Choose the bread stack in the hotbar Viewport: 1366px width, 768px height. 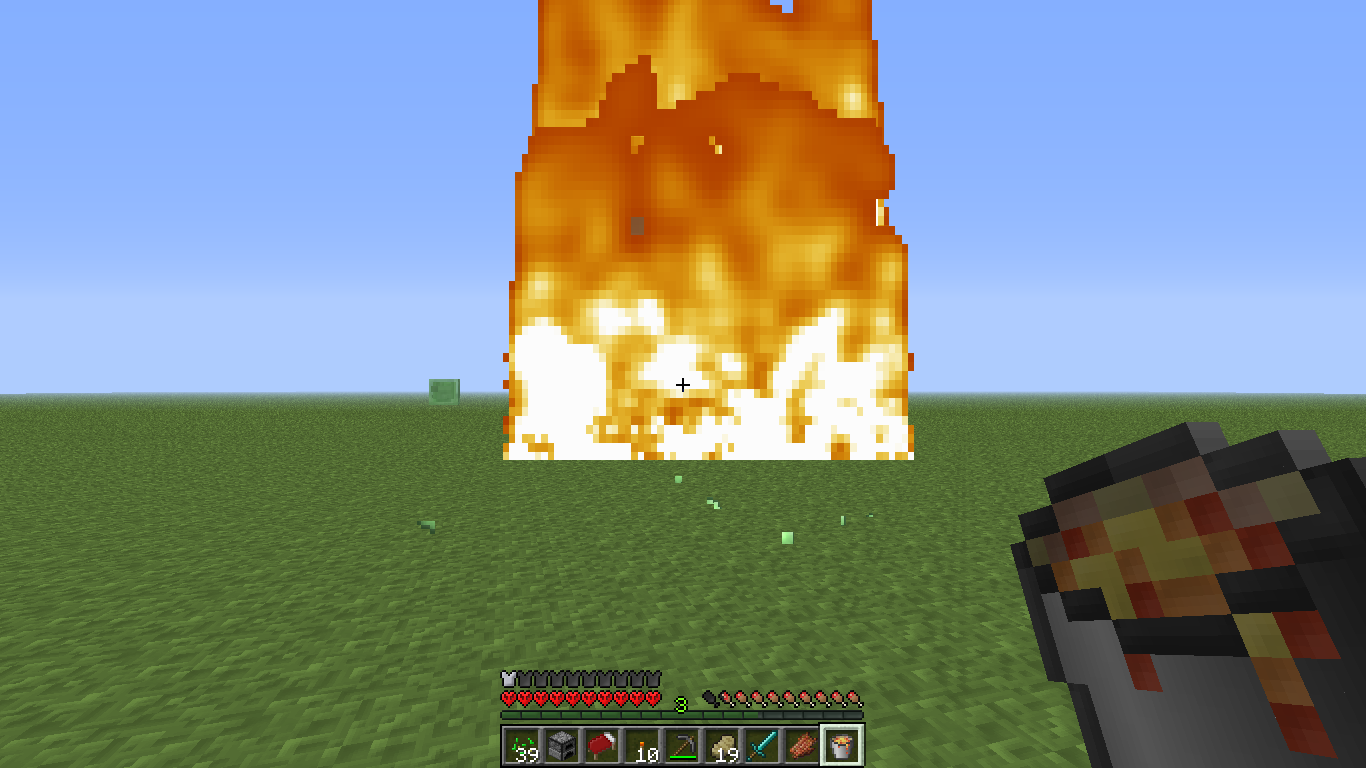(722, 745)
